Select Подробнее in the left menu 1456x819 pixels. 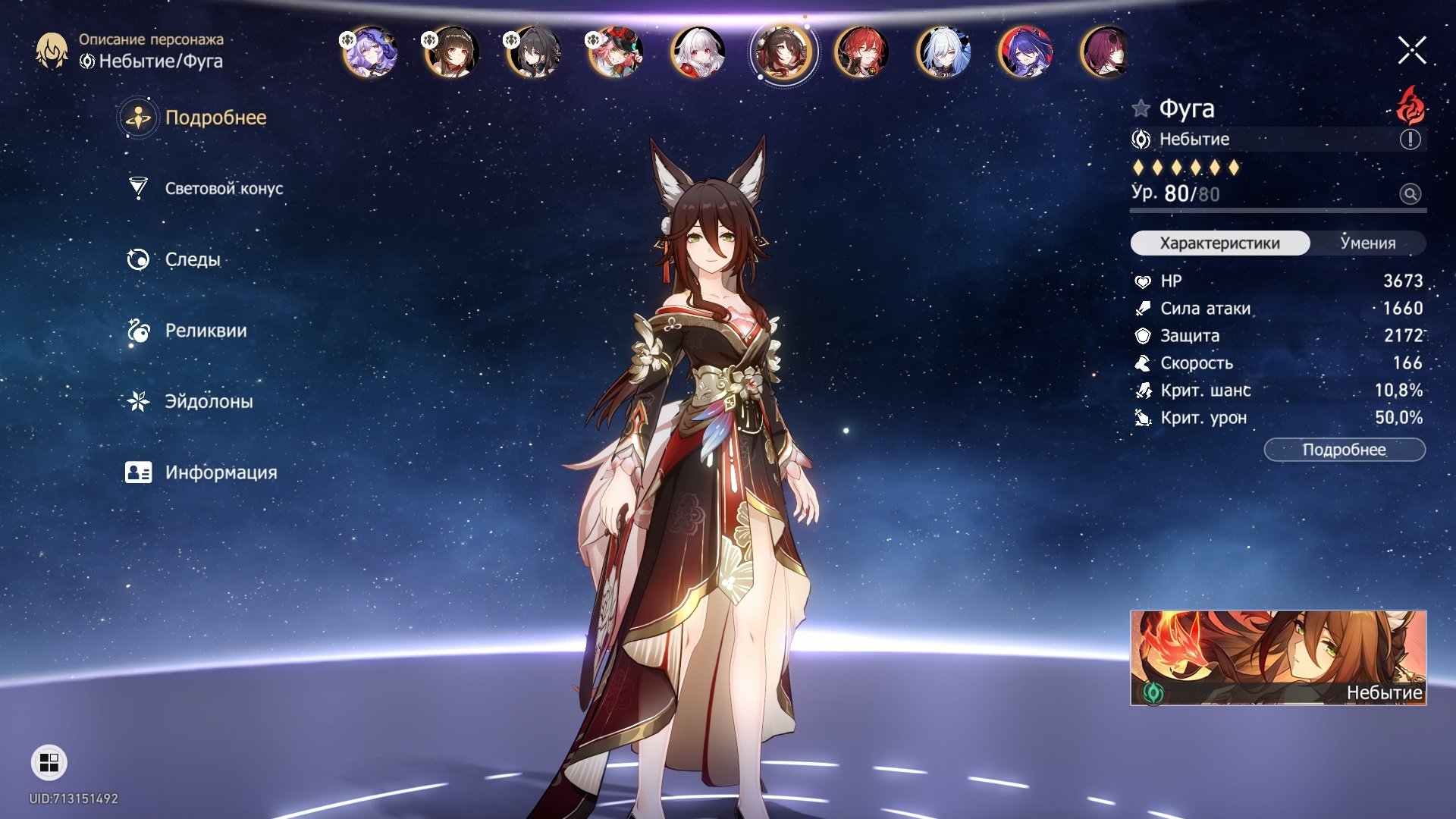click(x=215, y=118)
